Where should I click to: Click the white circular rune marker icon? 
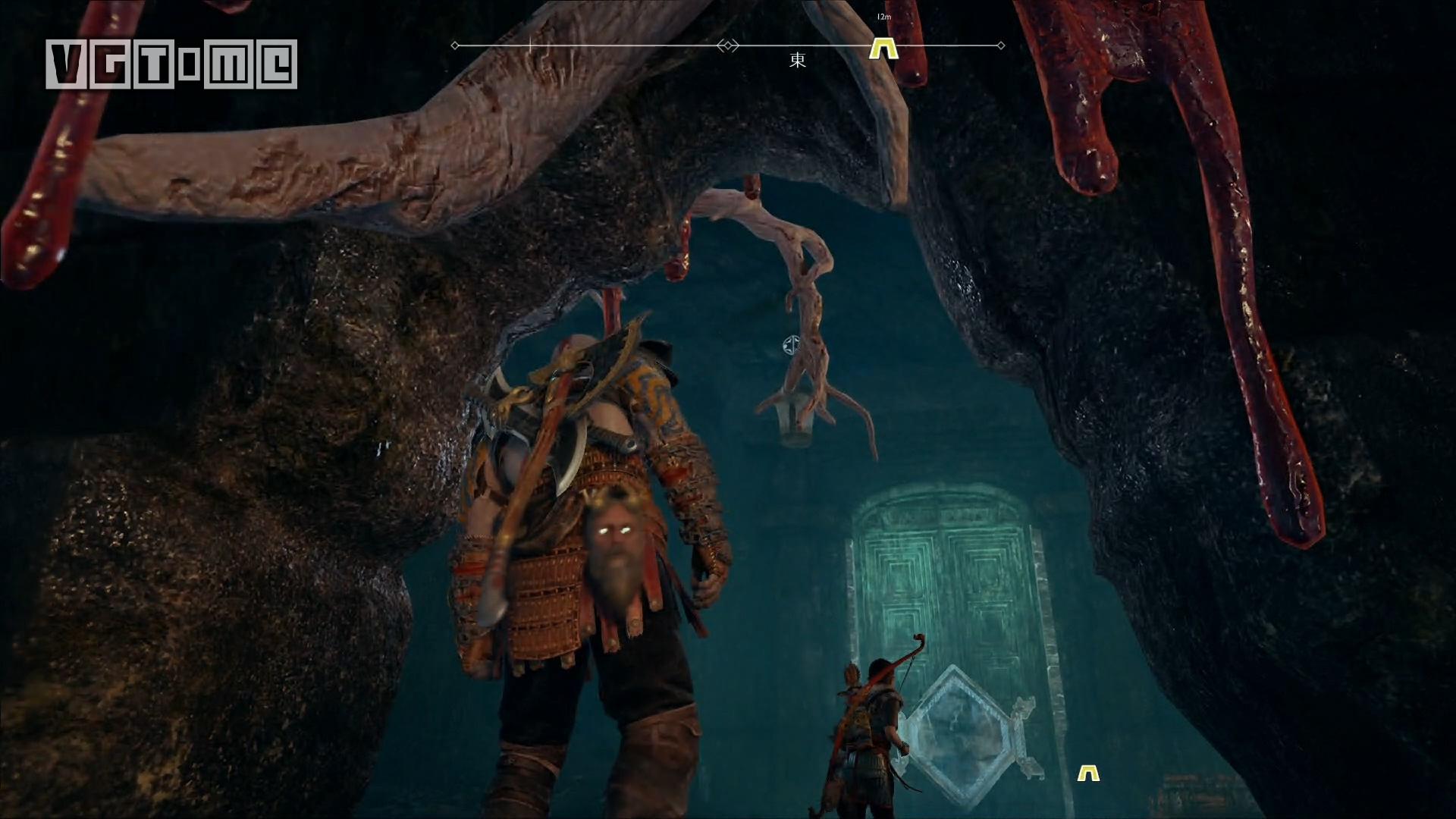(790, 344)
